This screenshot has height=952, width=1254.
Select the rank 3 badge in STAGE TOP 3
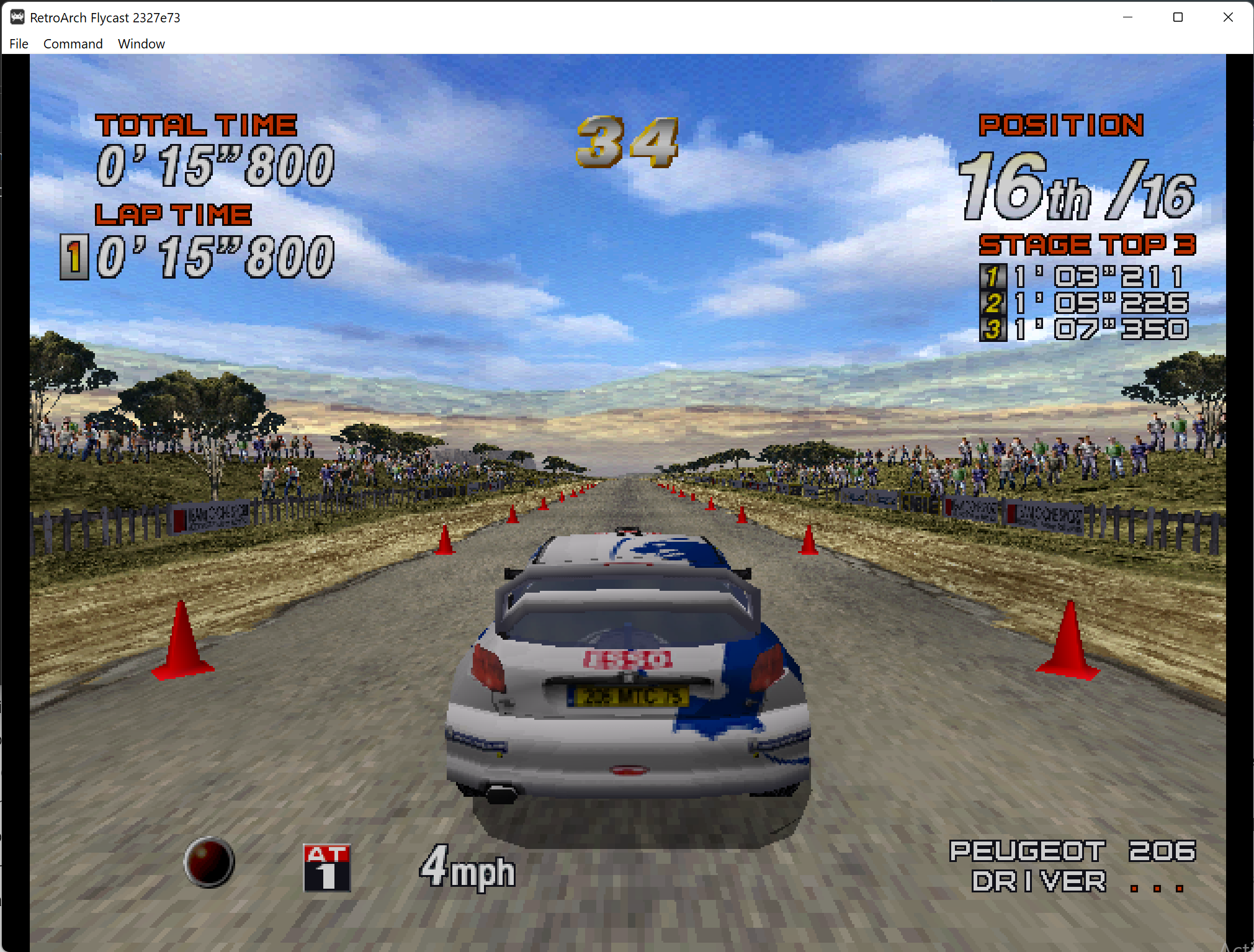(x=992, y=328)
